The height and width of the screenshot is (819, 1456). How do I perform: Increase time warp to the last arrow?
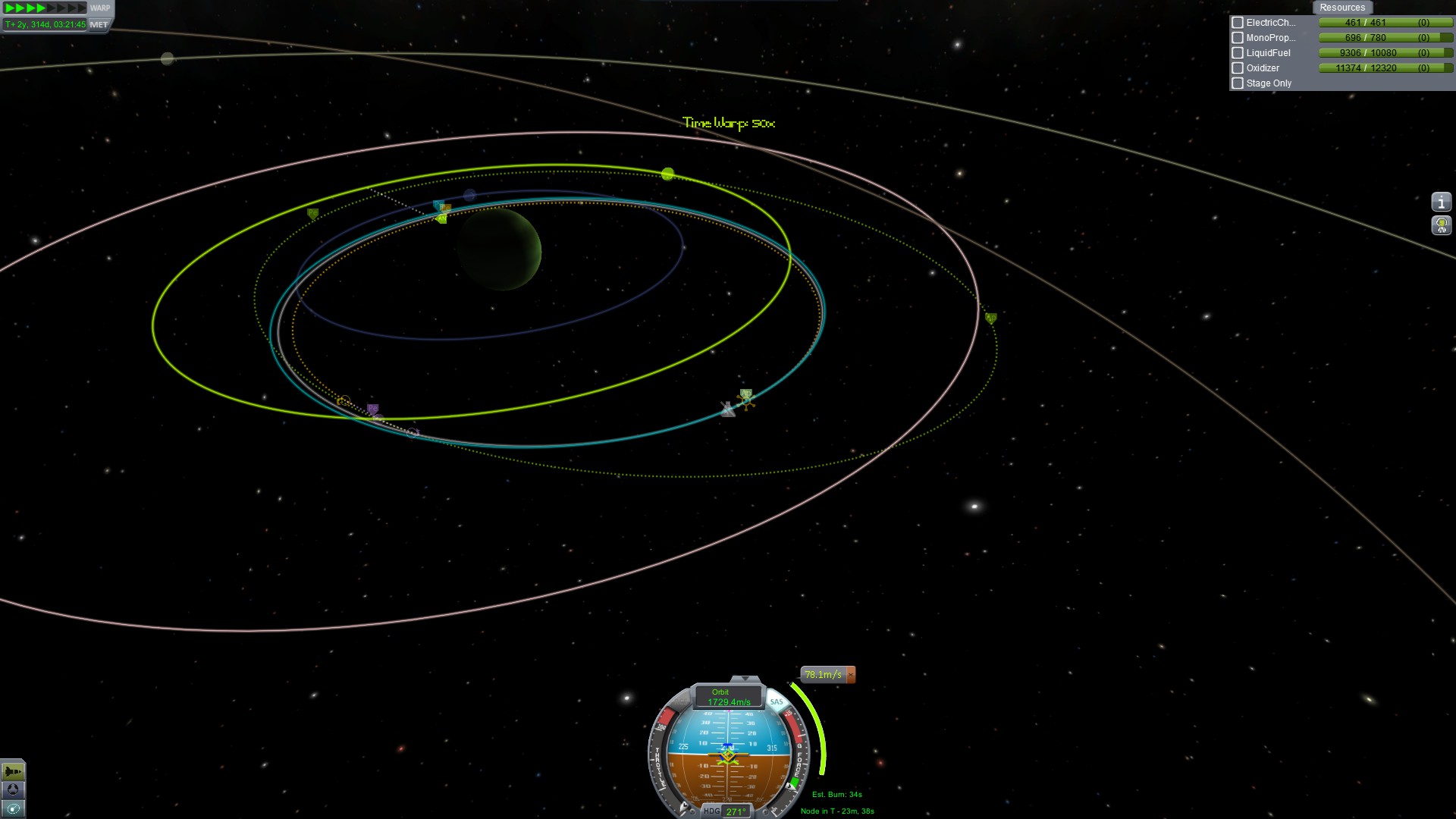click(82, 8)
